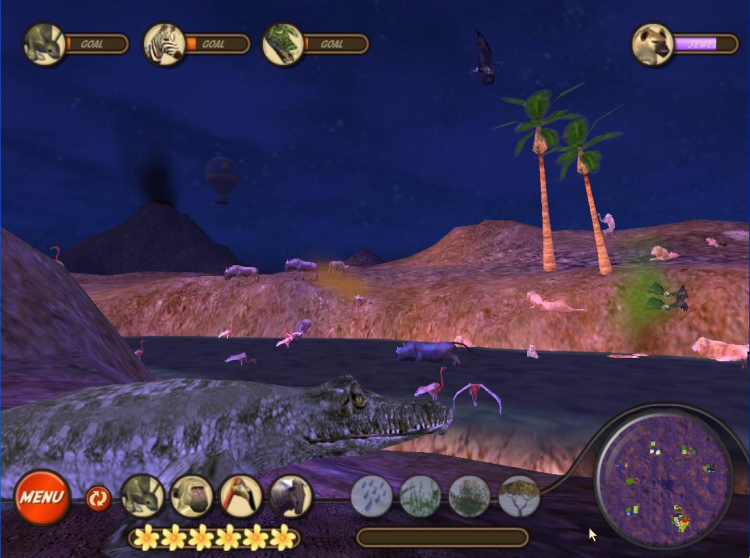Select the acacia tree icon
This screenshot has width=750, height=558.
(519, 496)
